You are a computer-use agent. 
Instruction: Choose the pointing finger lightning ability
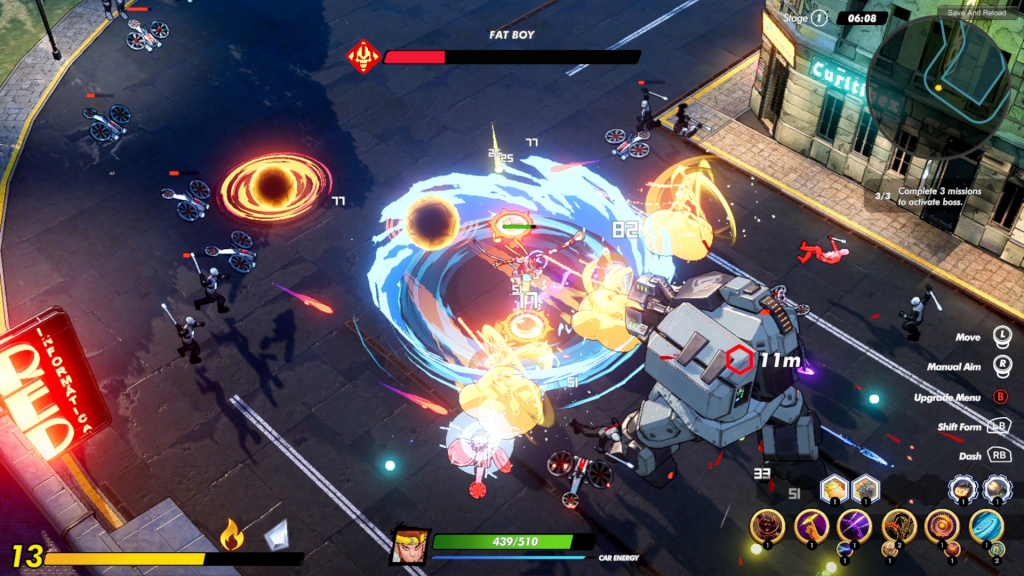811,526
